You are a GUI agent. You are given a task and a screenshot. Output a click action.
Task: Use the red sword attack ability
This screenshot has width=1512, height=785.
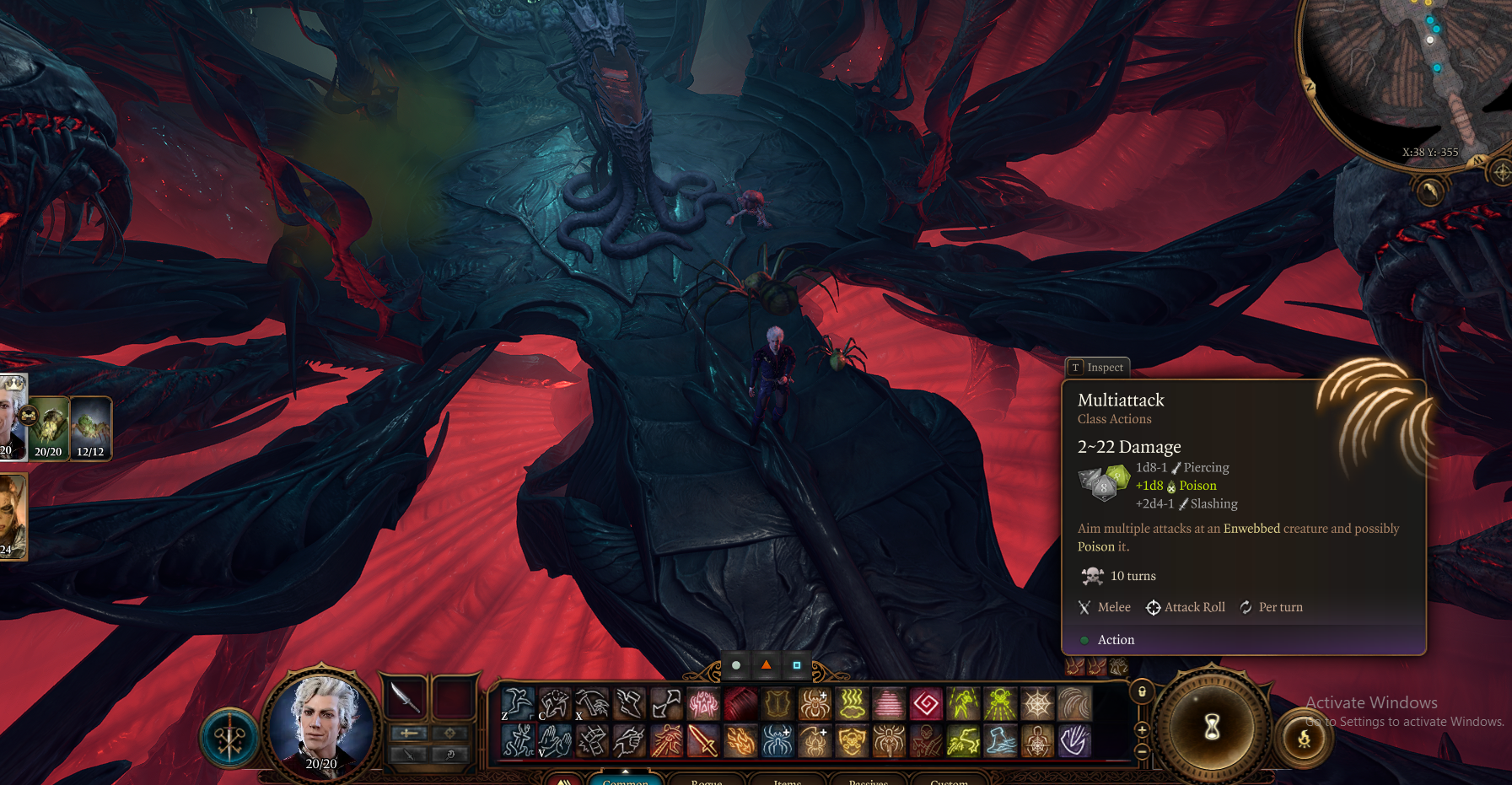702,741
